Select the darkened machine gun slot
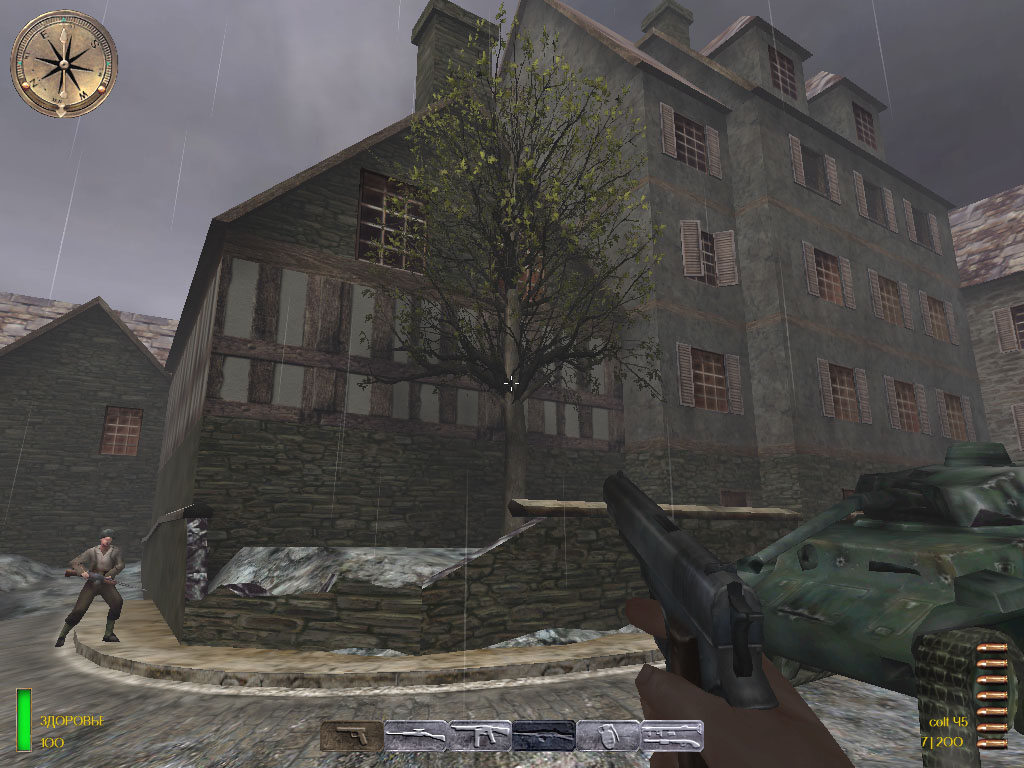The height and width of the screenshot is (768, 1024). coord(544,736)
